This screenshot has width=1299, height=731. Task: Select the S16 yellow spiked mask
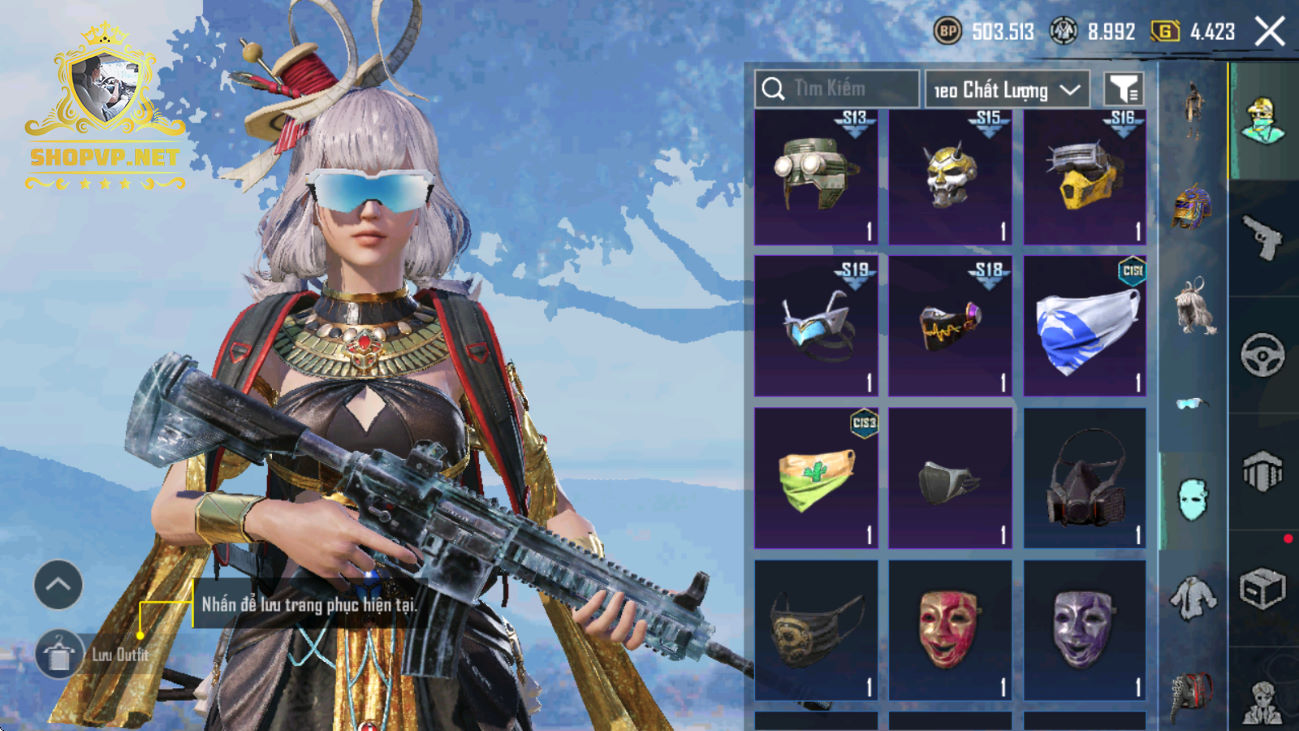(x=1085, y=178)
